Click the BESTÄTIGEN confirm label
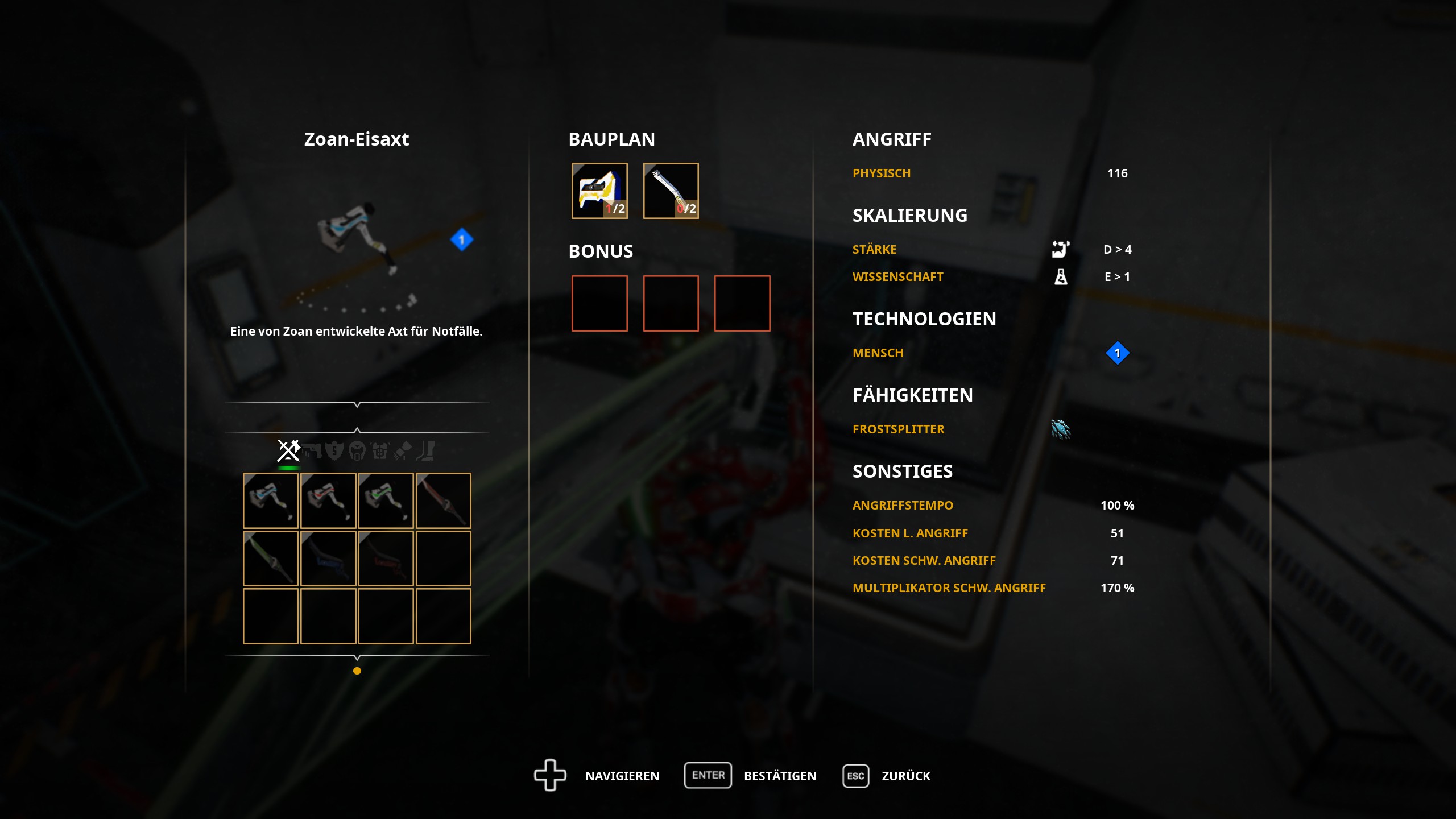This screenshot has height=819, width=1456. tap(780, 776)
